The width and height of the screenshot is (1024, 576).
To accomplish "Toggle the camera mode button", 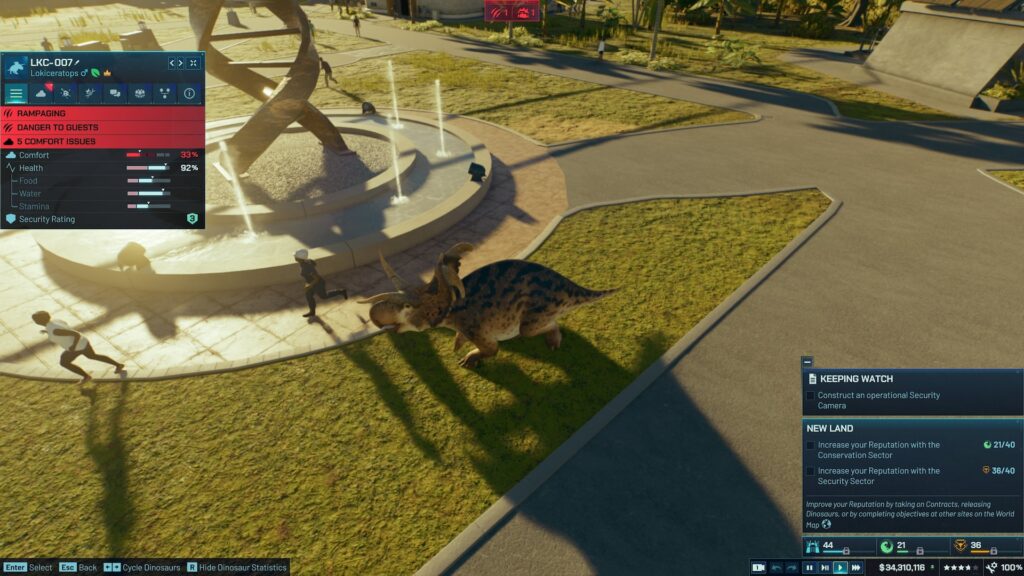I will pyautogui.click(x=759, y=567).
